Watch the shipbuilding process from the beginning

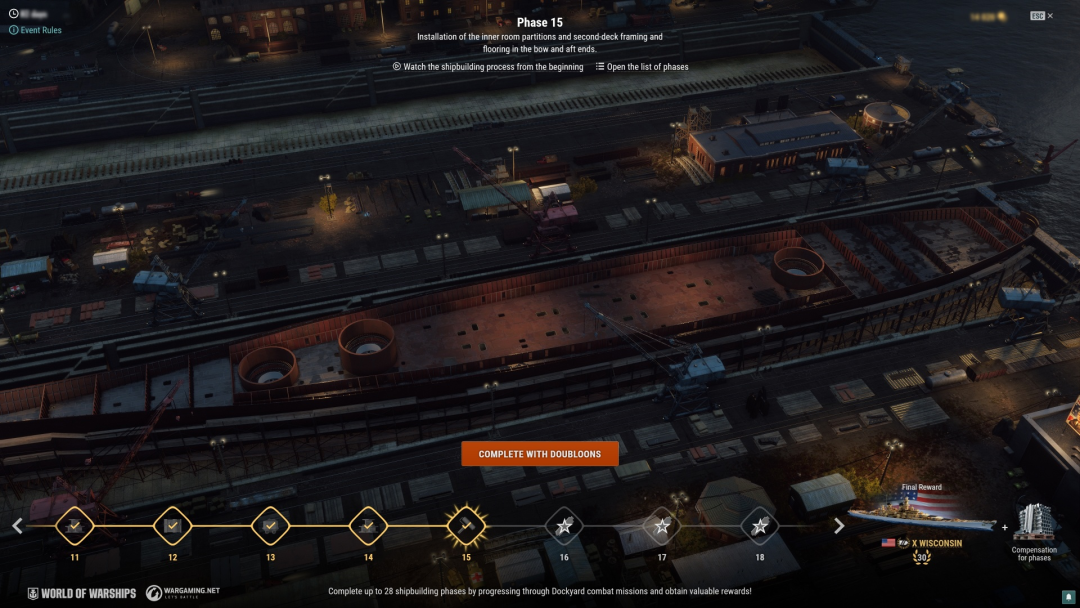tap(488, 67)
